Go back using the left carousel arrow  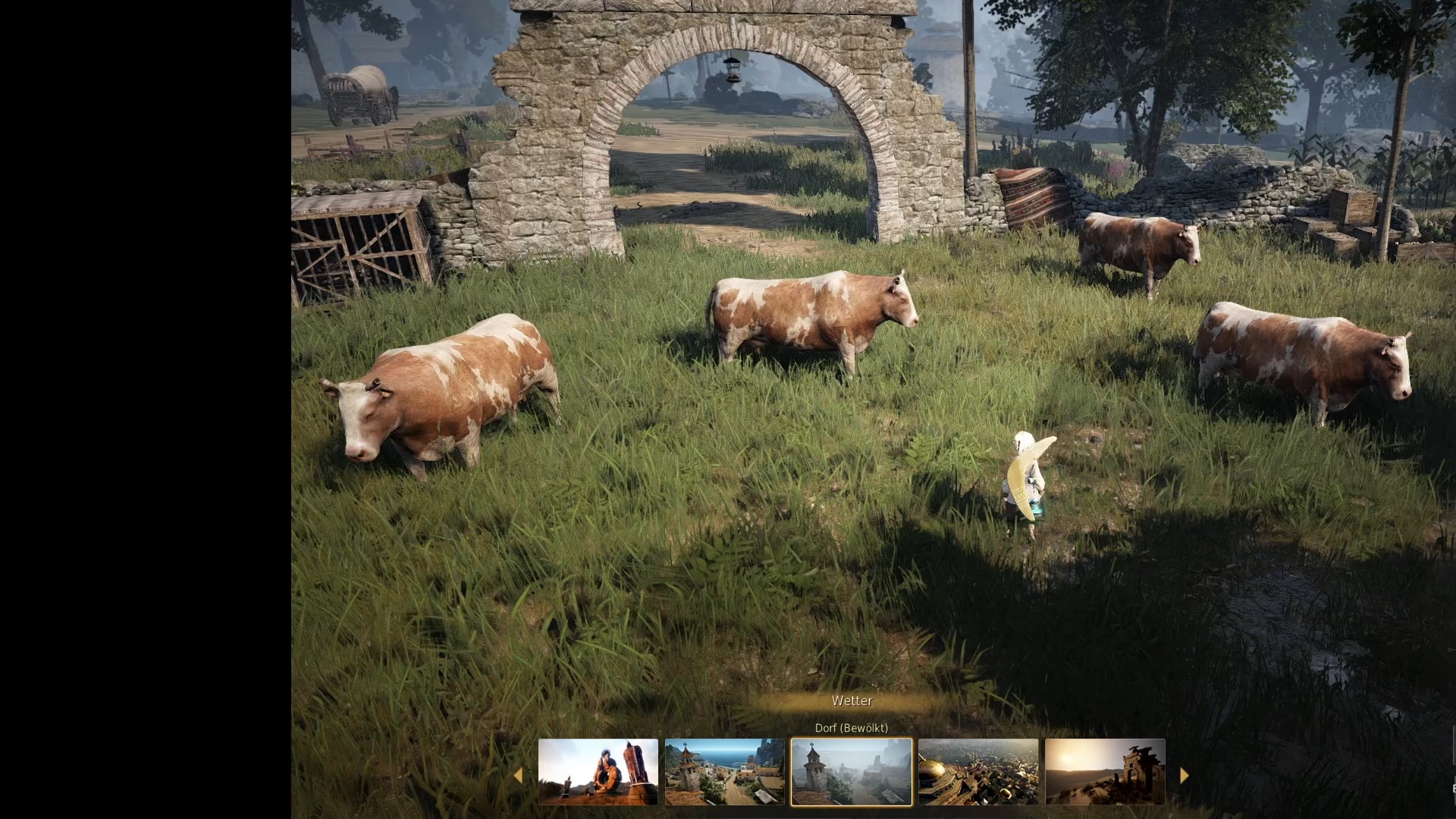519,775
